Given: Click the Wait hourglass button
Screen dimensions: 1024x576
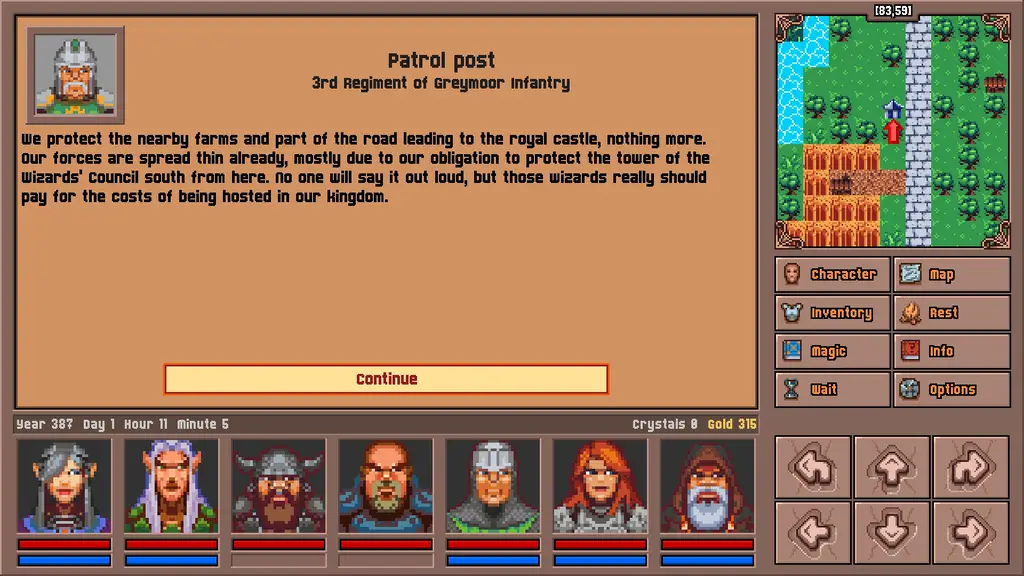Looking at the screenshot, I should tap(832, 390).
